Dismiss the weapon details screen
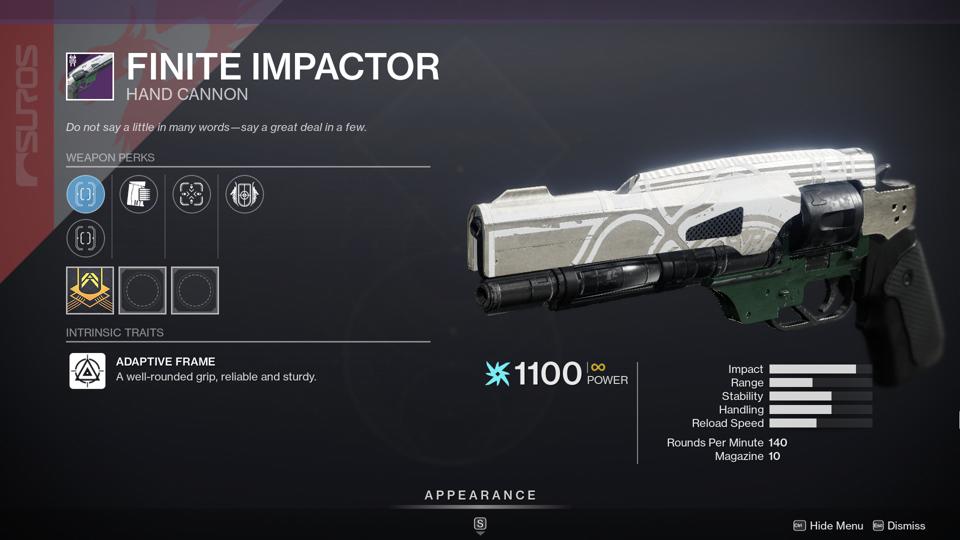Screen dimensions: 960x540 899,526
